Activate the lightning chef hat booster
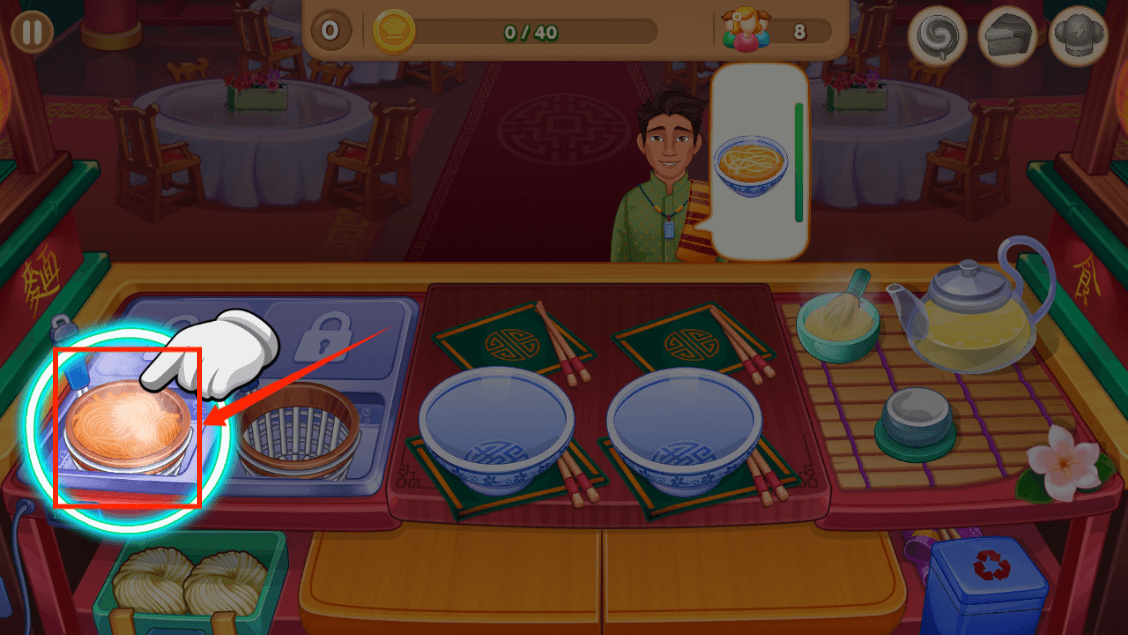This screenshot has height=635, width=1128. pyautogui.click(x=1079, y=38)
